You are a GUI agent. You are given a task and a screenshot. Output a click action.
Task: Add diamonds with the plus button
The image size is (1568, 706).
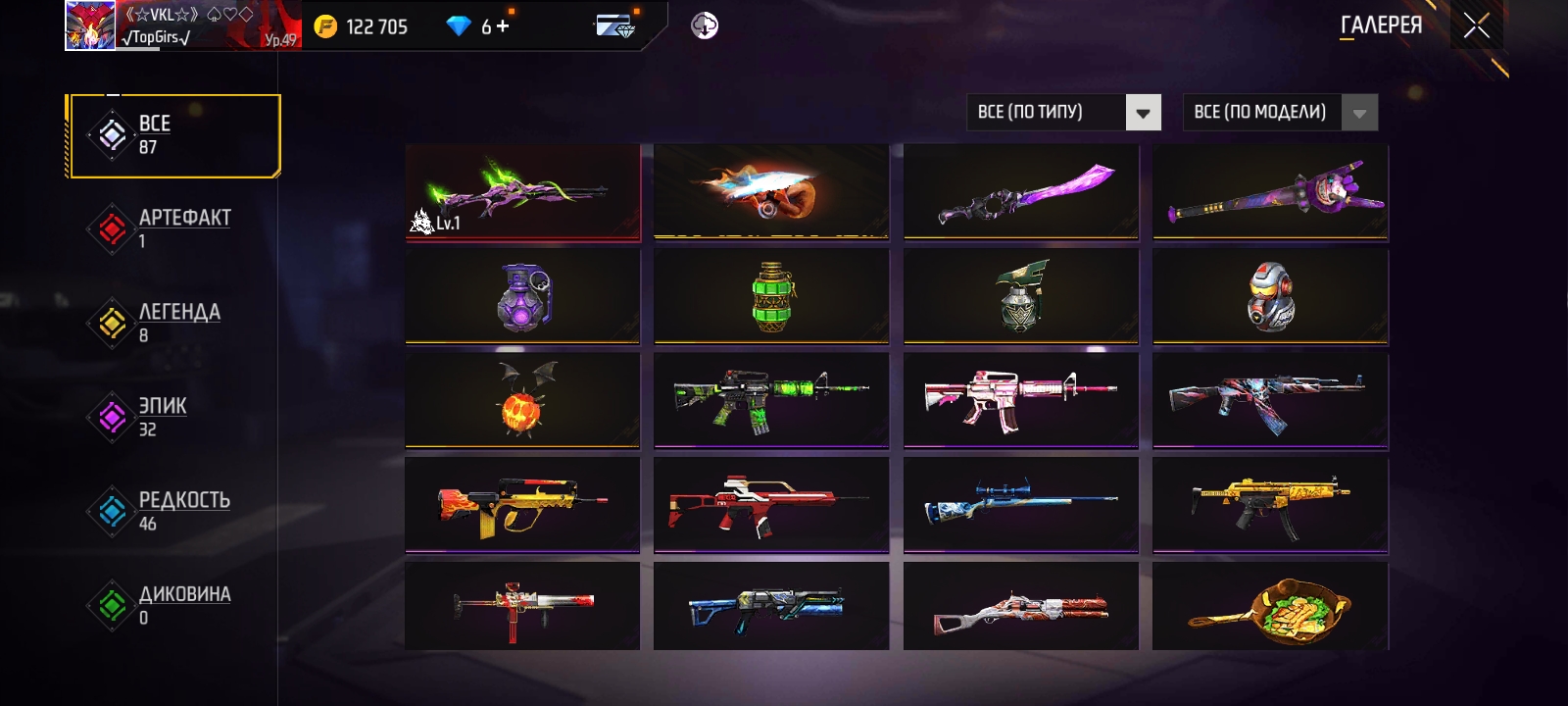(x=503, y=26)
